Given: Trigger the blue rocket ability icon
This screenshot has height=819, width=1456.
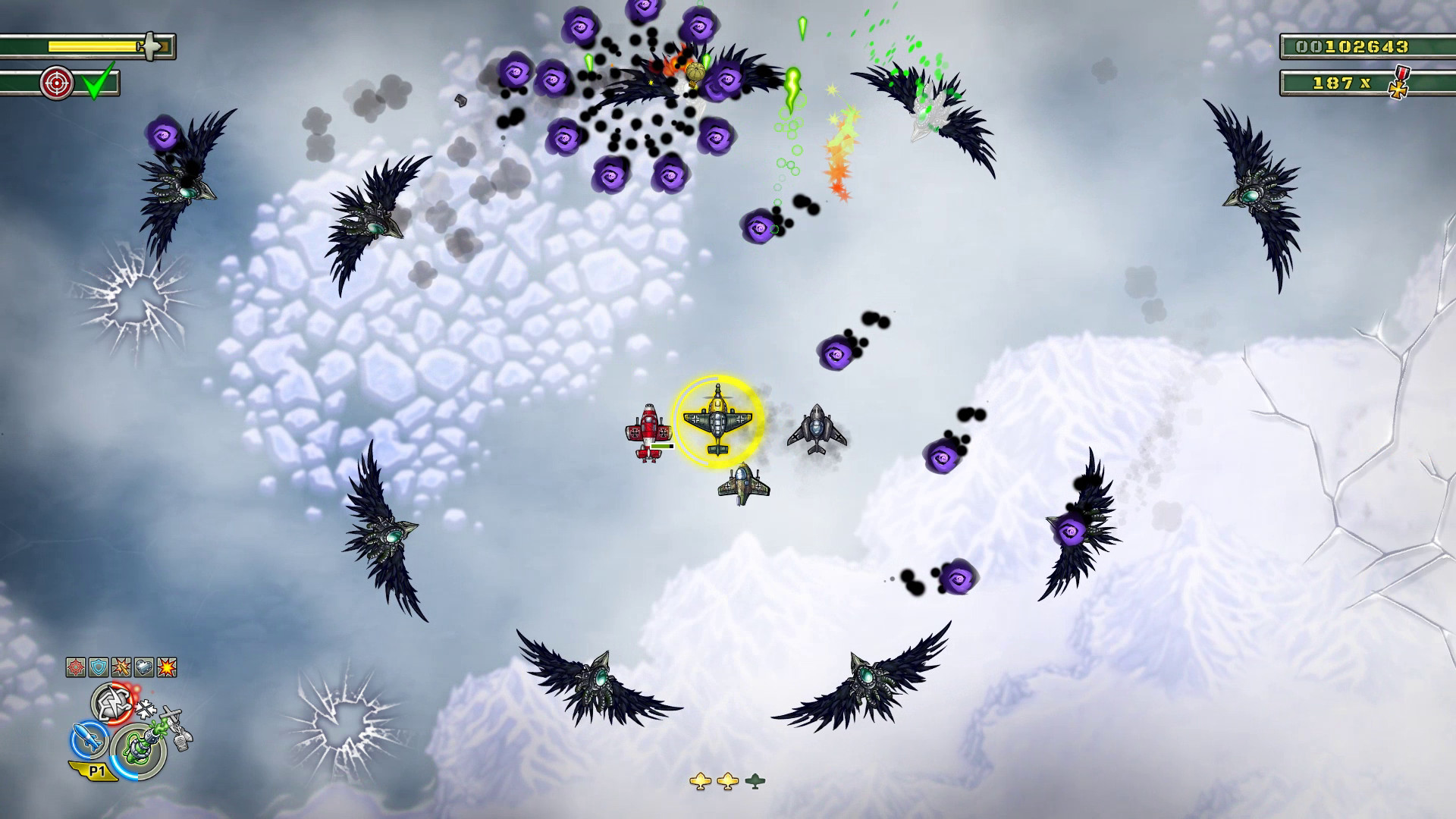Looking at the screenshot, I should (87, 740).
